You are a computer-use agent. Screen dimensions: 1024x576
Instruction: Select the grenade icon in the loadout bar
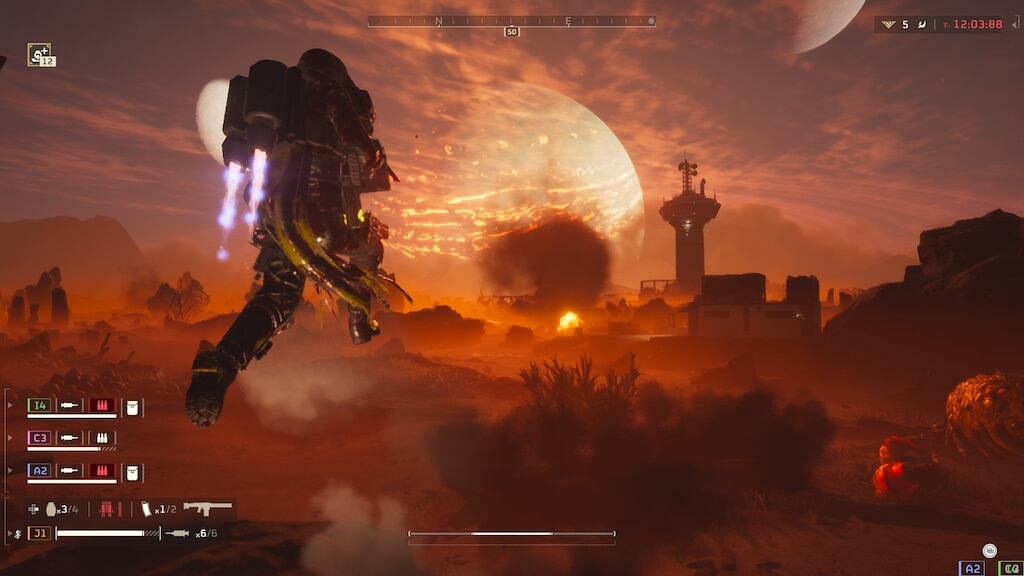click(51, 509)
